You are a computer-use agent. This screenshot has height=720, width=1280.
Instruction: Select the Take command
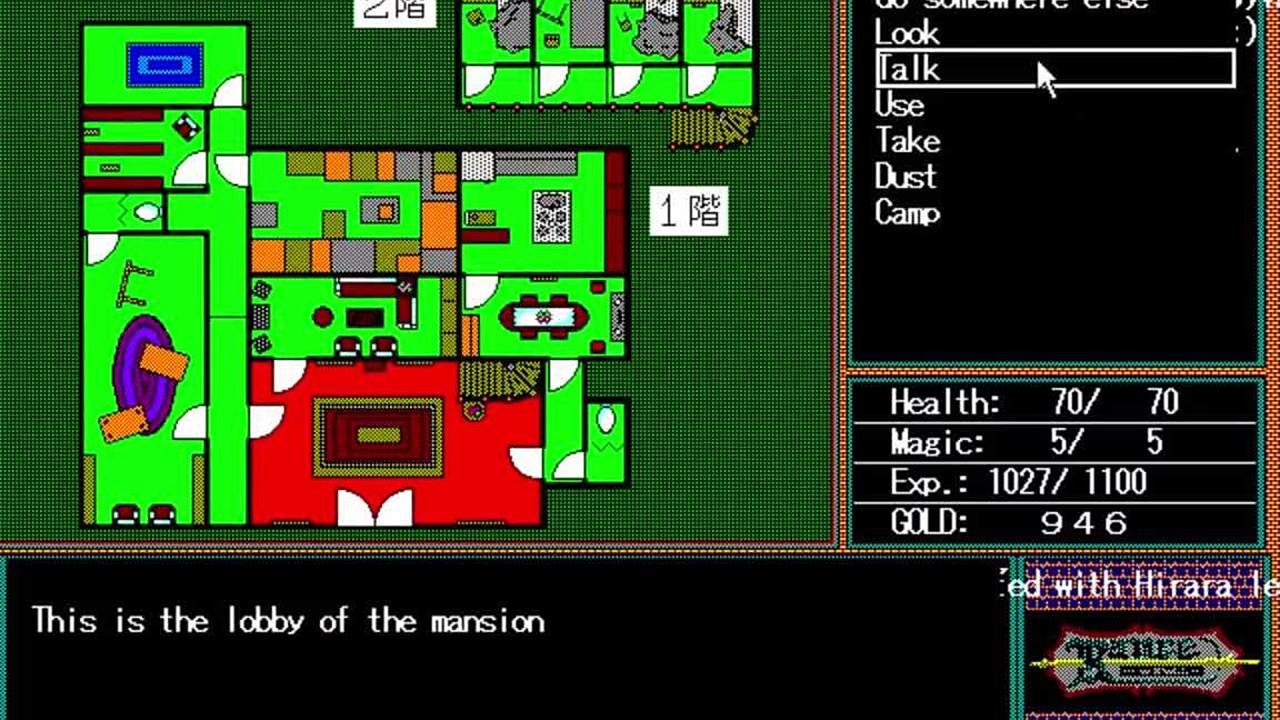tap(907, 141)
